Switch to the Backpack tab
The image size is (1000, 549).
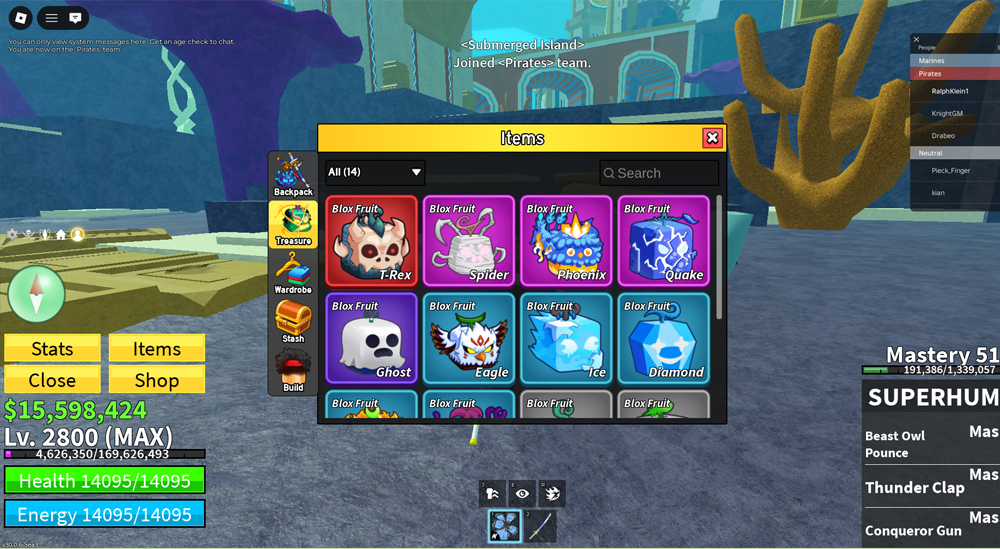pos(293,176)
